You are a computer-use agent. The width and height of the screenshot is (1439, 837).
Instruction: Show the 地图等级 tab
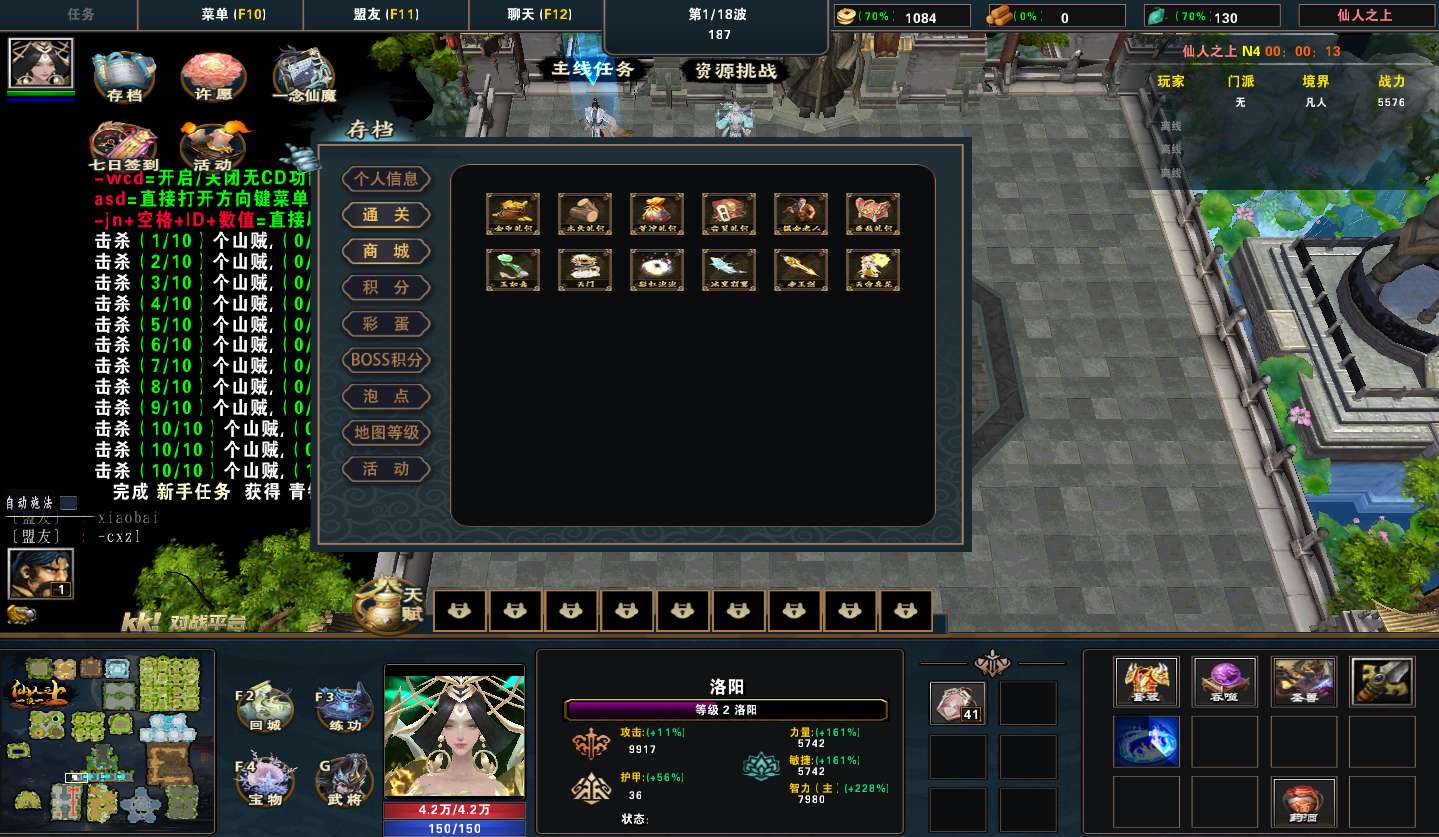pos(387,432)
